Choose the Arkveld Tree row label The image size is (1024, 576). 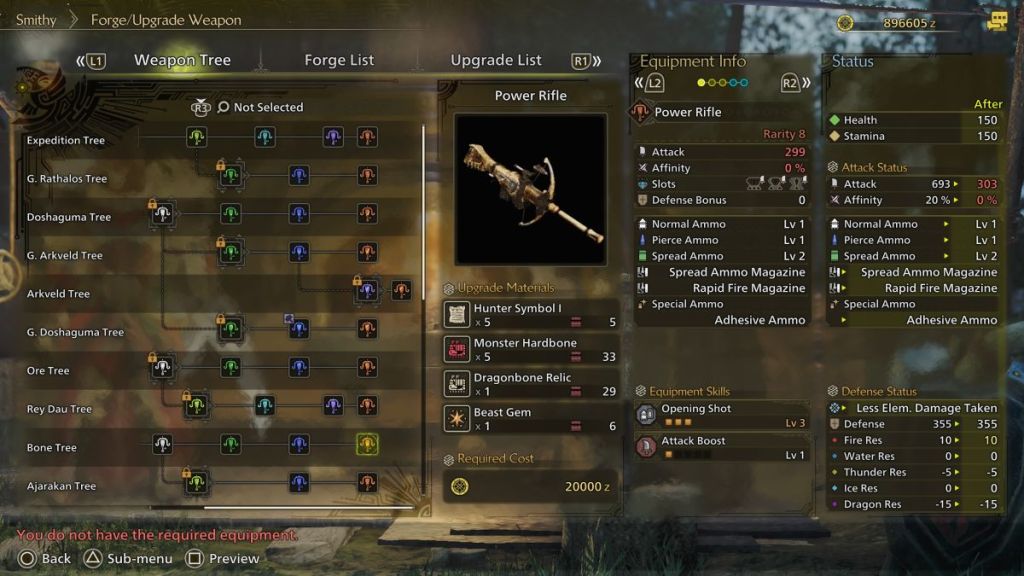[x=58, y=294]
